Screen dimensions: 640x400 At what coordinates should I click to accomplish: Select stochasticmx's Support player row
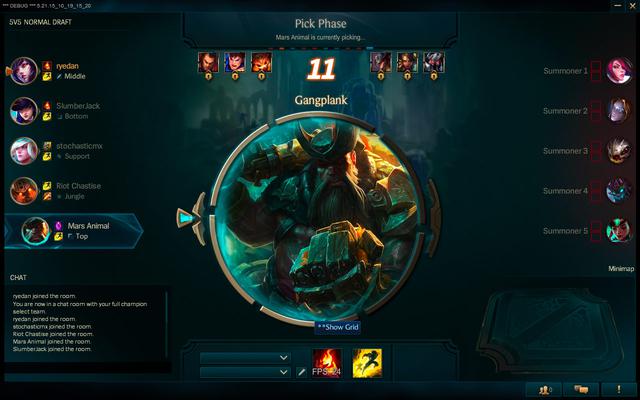[70, 150]
